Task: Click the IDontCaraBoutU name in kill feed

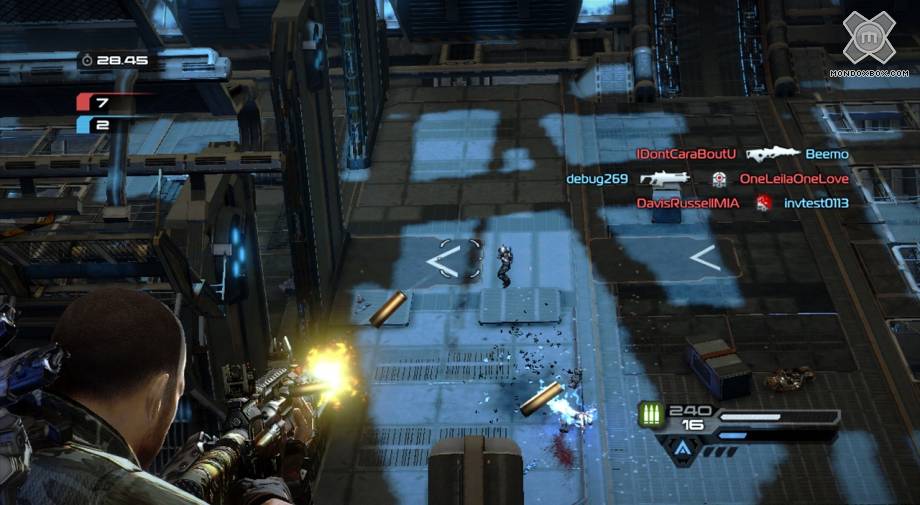Action: (x=686, y=154)
